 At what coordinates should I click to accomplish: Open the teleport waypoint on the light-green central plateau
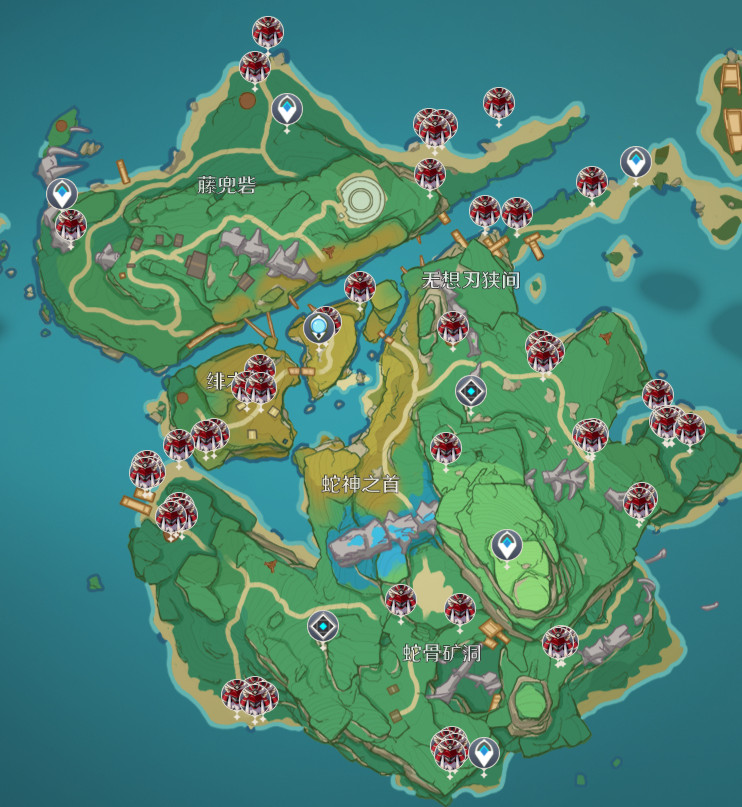506,545
